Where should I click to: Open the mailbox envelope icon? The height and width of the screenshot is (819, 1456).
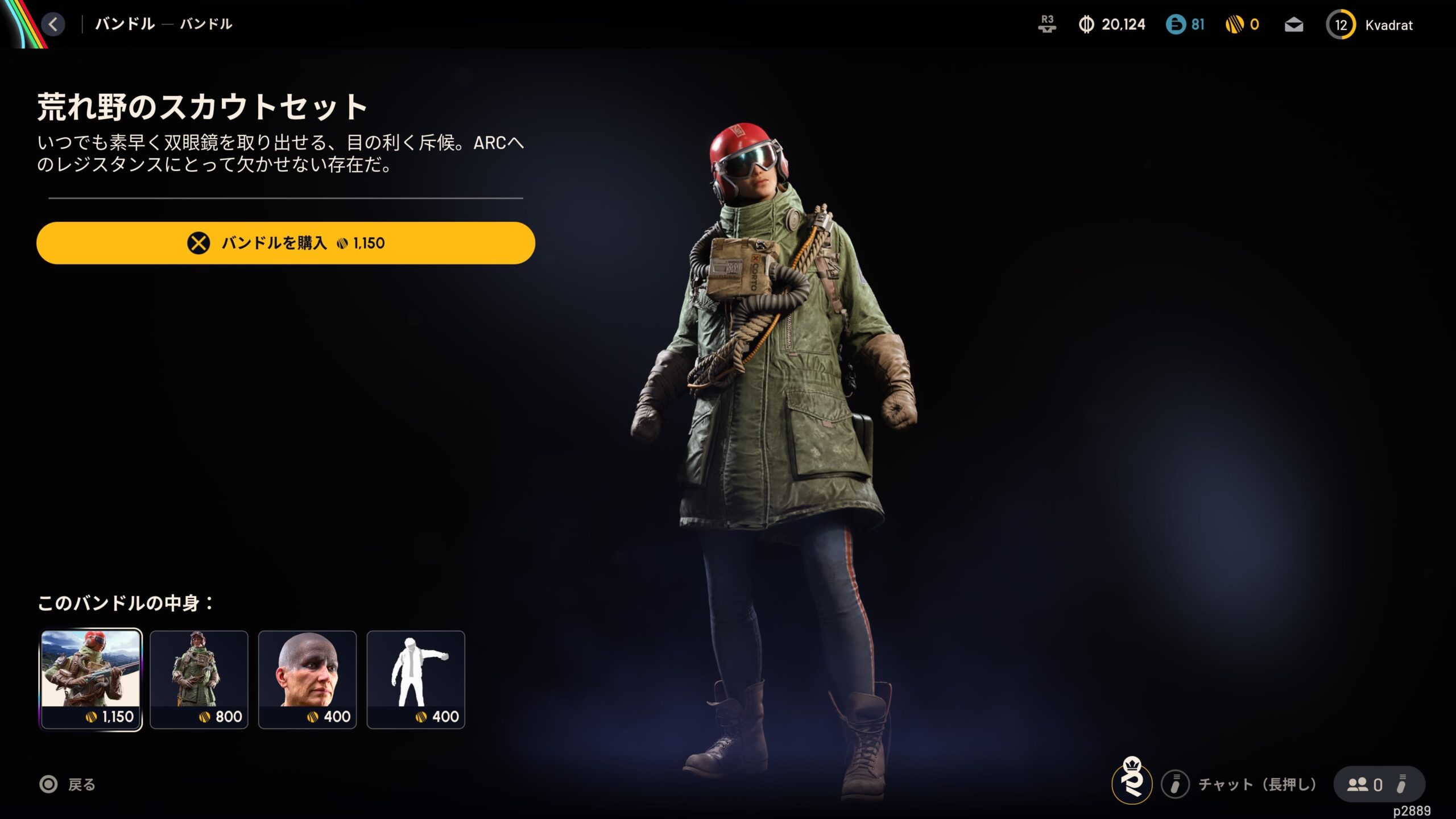coord(1294,25)
